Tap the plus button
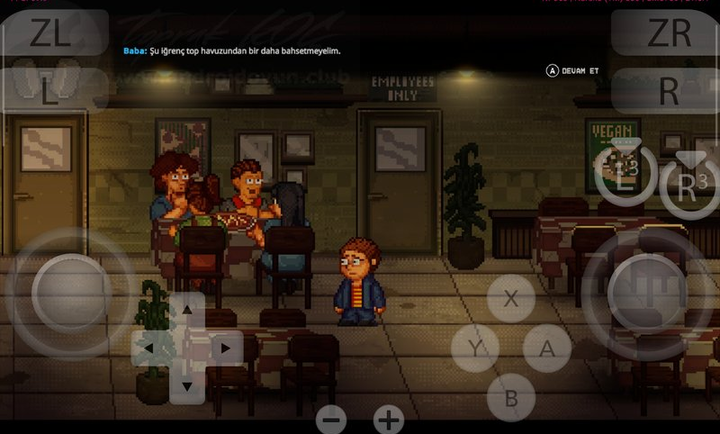 click(389, 420)
